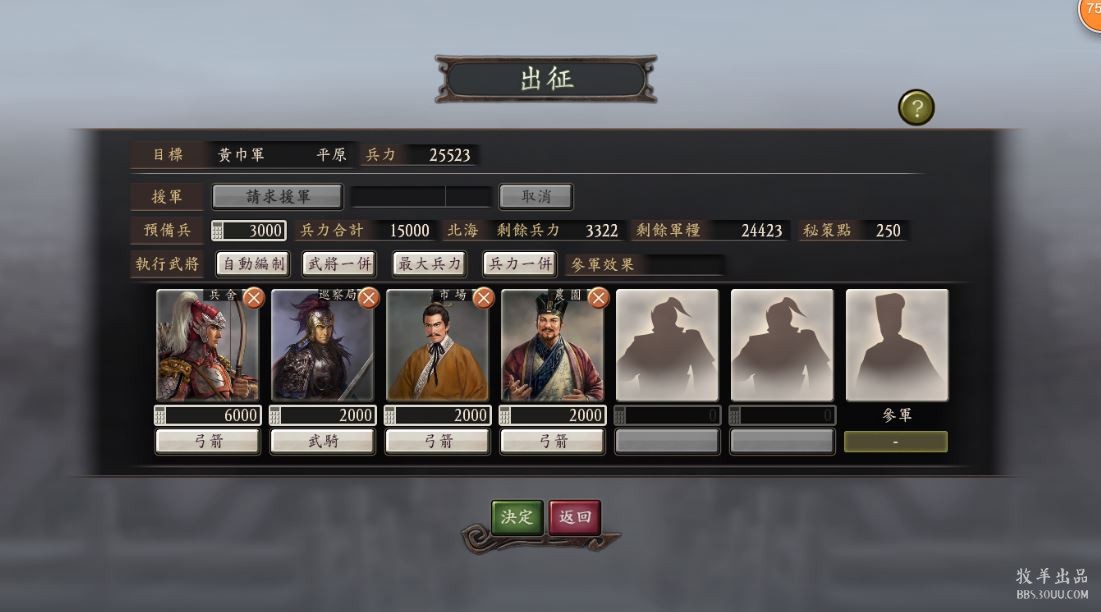Remove the red-plumed archer with its X
This screenshot has height=612, width=1101.
click(x=254, y=297)
